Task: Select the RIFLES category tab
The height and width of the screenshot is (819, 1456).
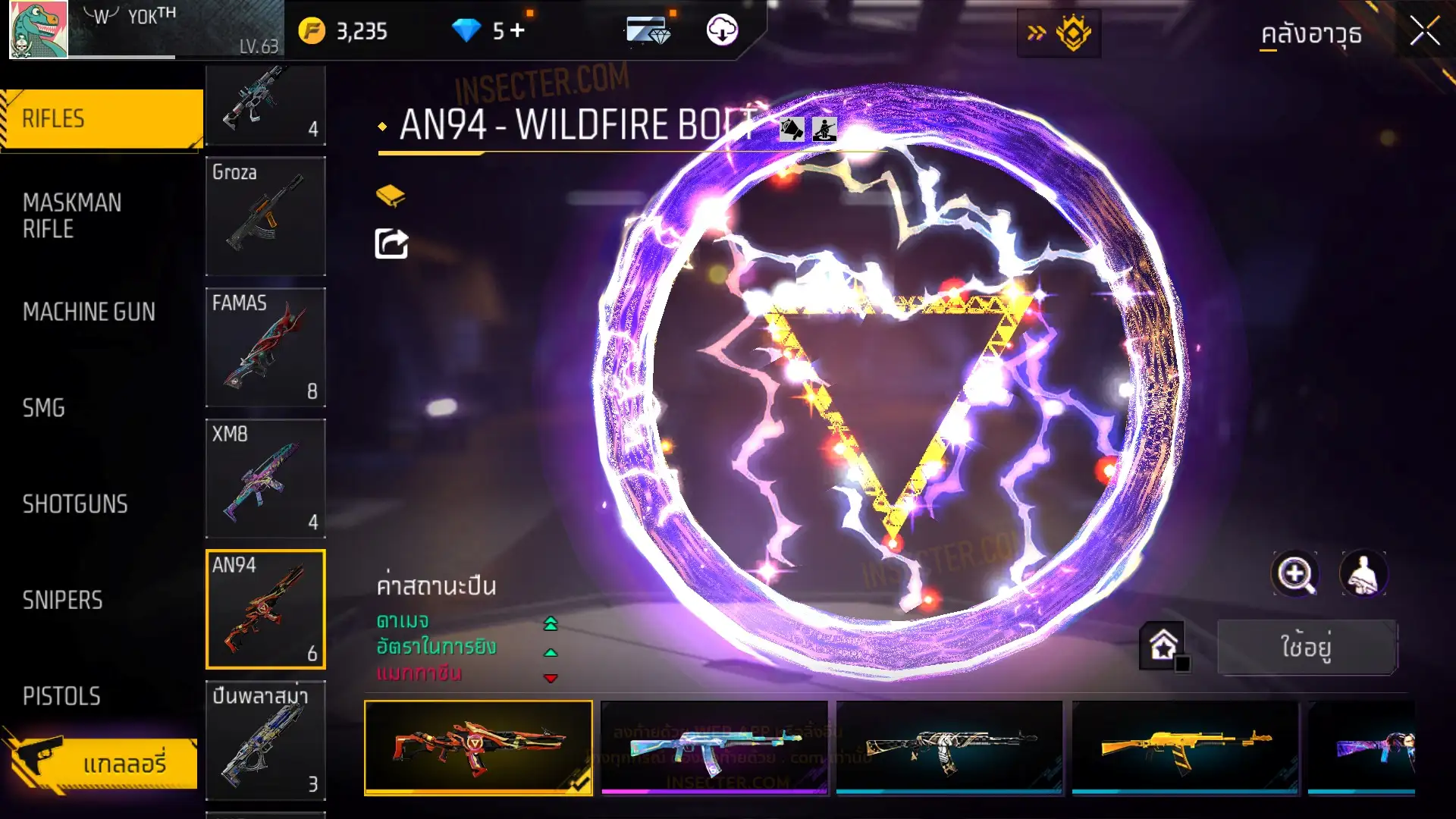Action: (102, 119)
